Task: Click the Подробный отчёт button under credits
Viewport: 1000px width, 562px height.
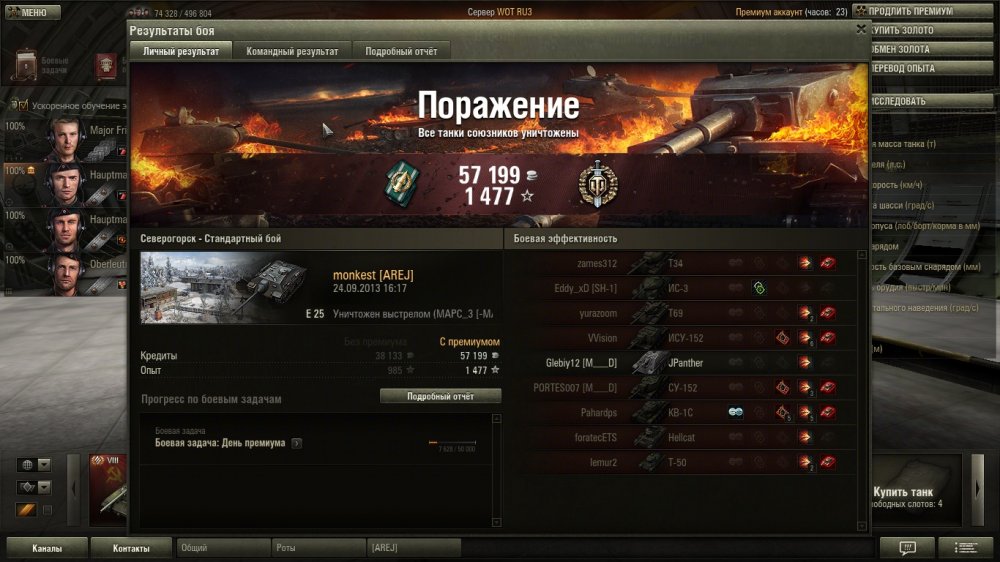Action: tap(440, 396)
